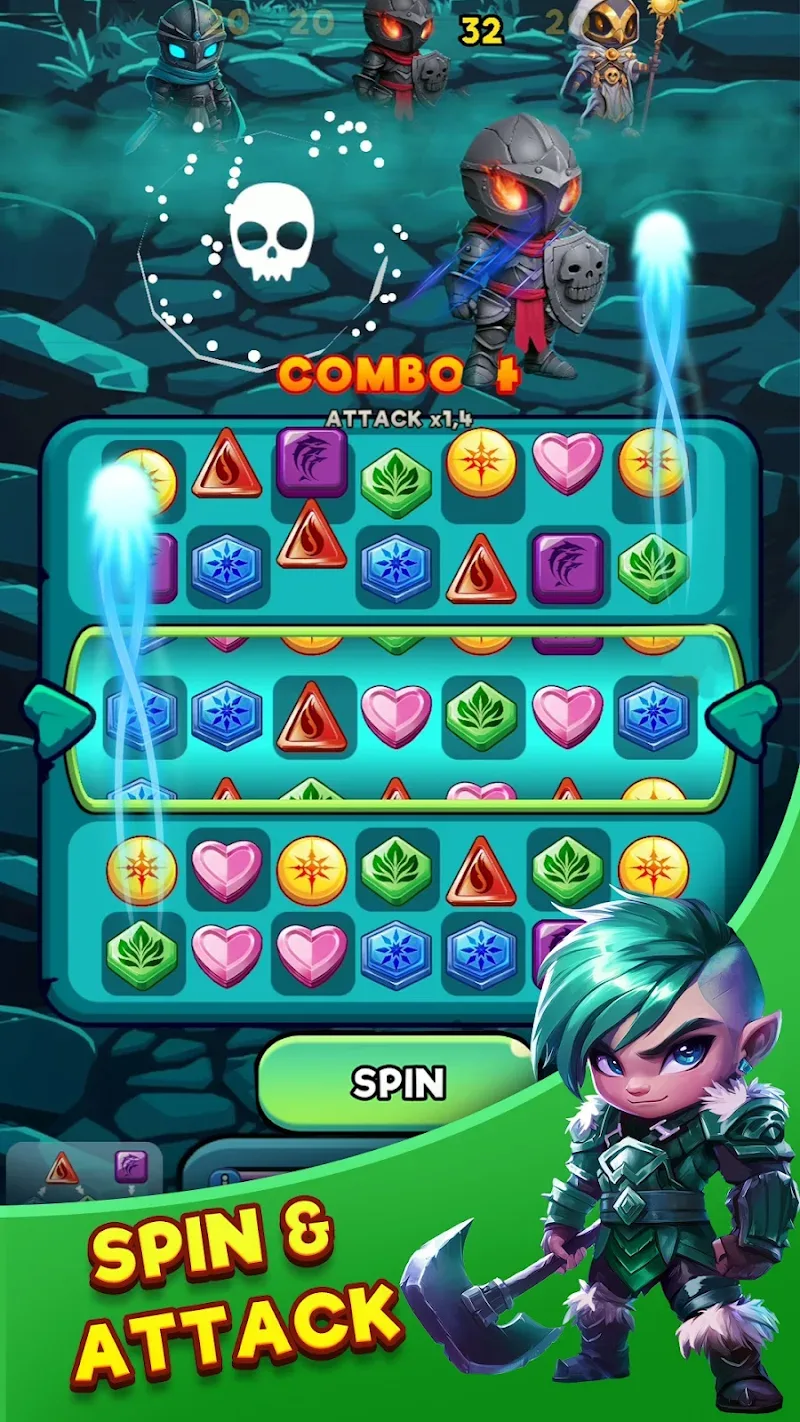Tap the topmost purple dragon gem

pos(311,462)
